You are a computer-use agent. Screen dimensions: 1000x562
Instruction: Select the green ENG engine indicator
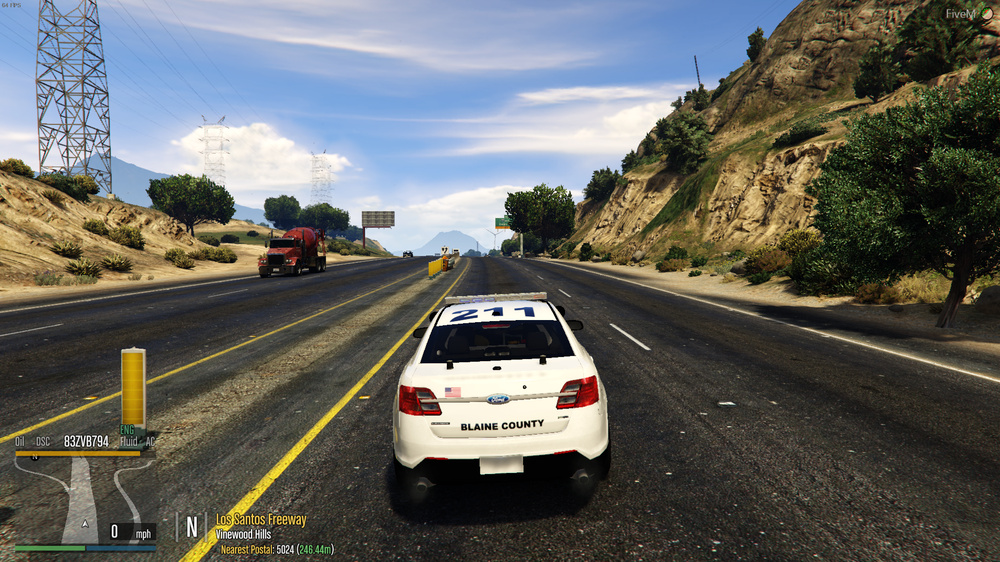coord(128,430)
